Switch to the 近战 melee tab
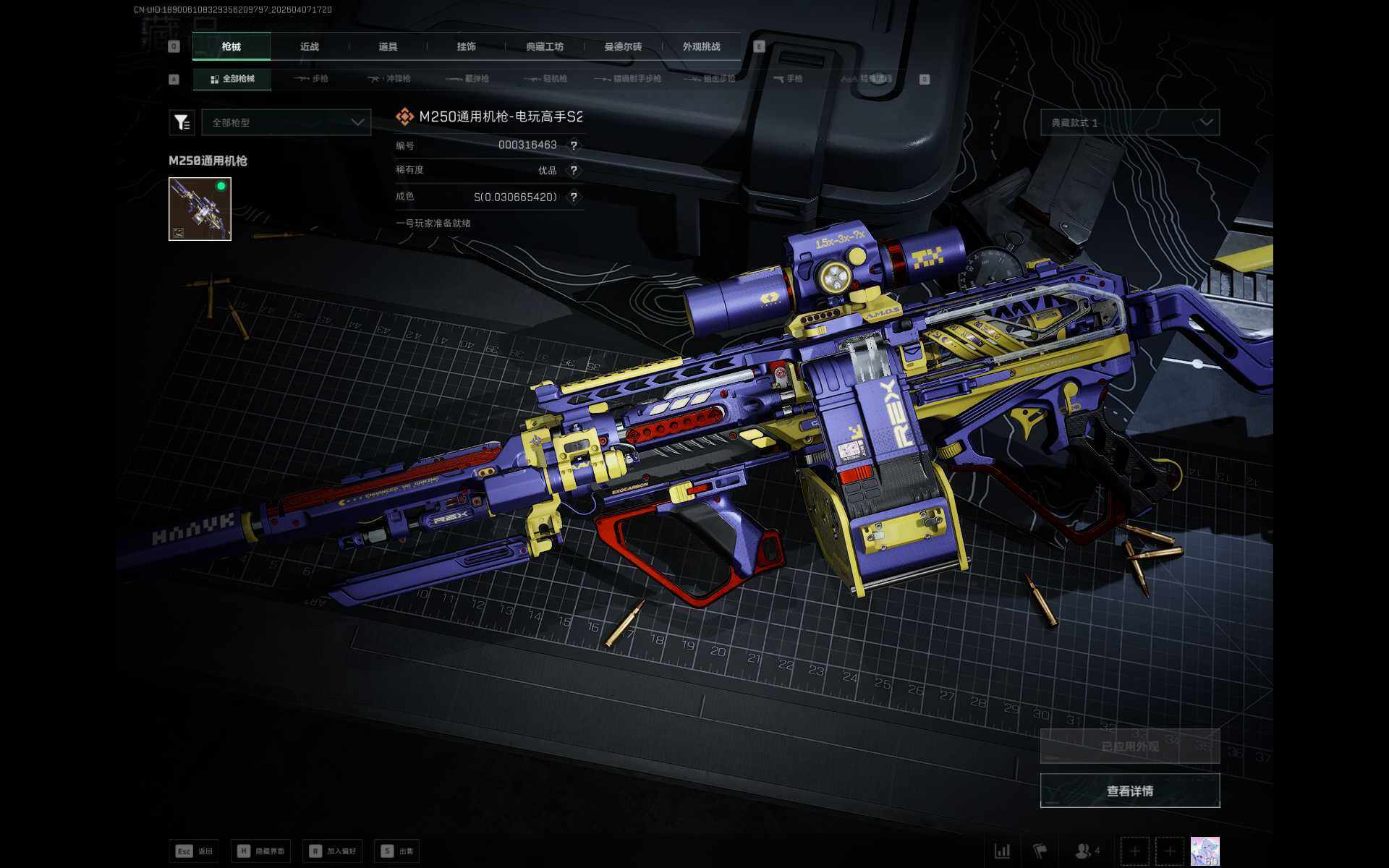The image size is (1389, 868). pyautogui.click(x=310, y=46)
